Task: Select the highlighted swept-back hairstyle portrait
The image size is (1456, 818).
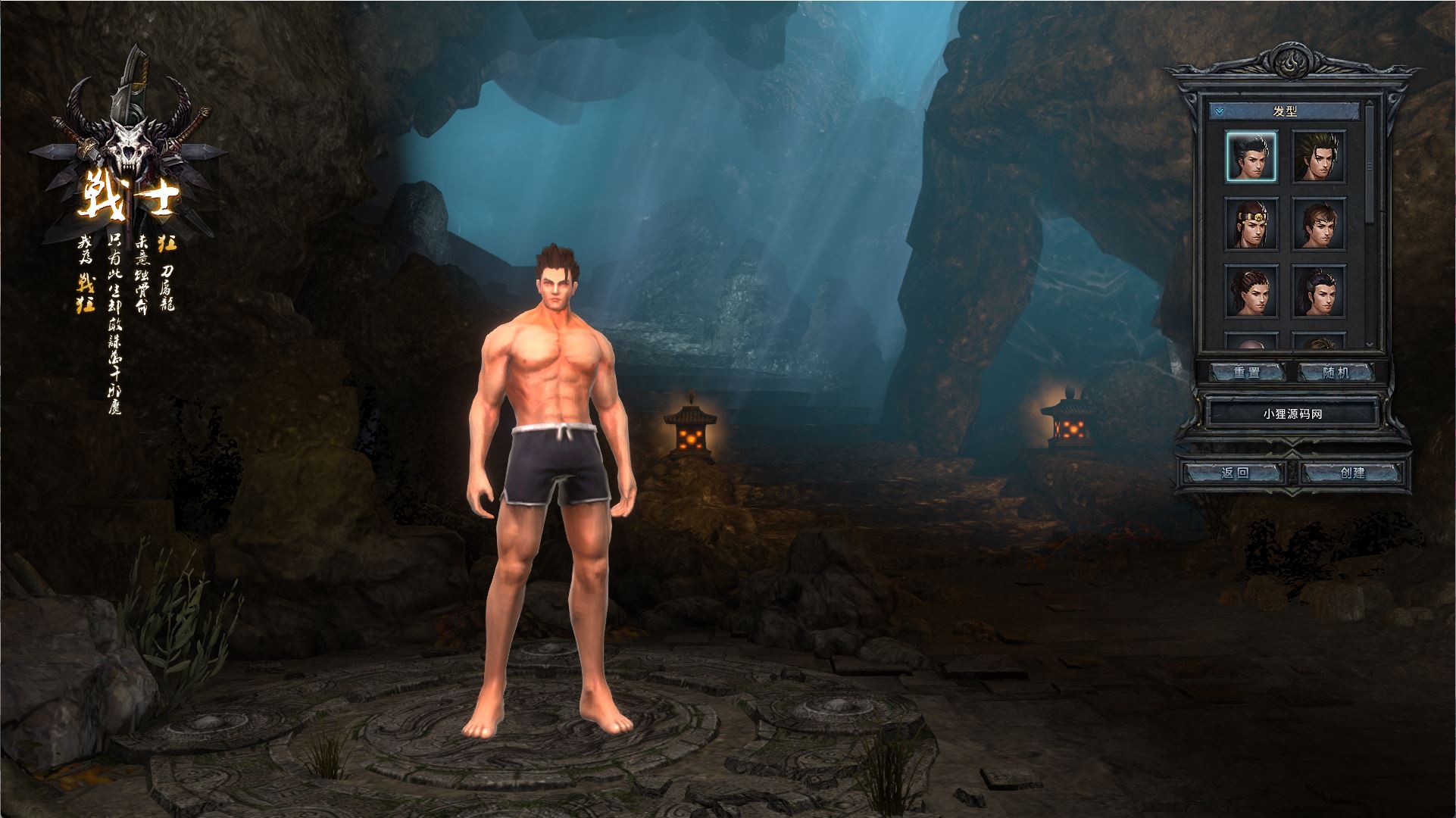Action: [x=1251, y=156]
